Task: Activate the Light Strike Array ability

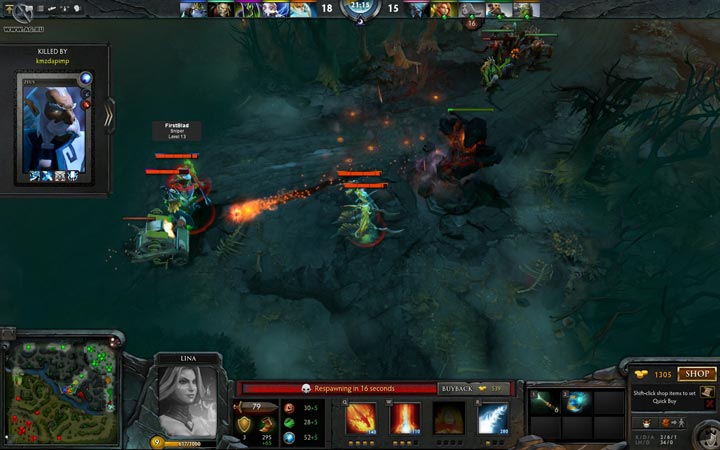Action: point(404,417)
